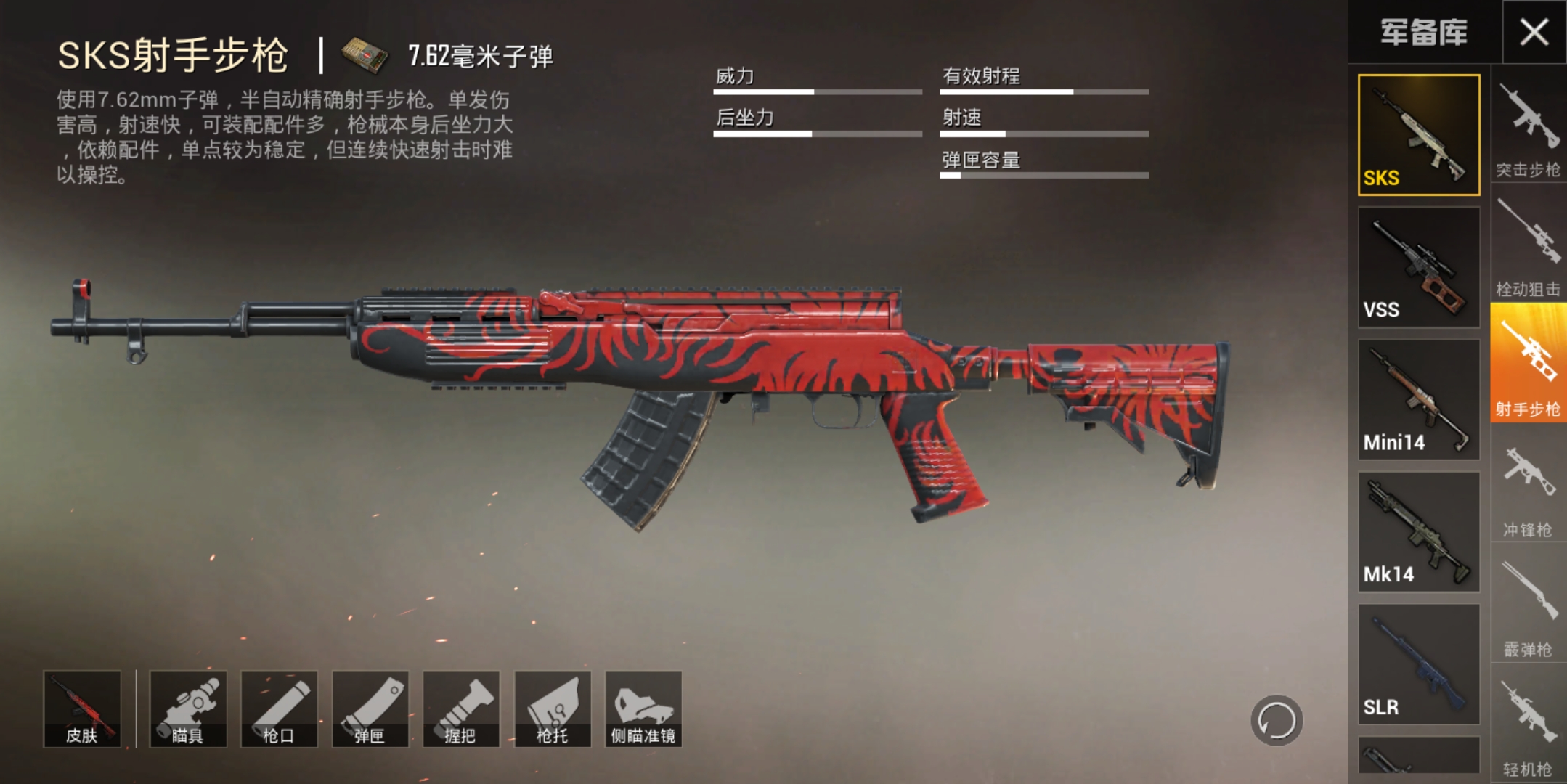Image resolution: width=1567 pixels, height=784 pixels.
Task: Switch to the 突击步枪 category tab
Action: (x=1528, y=131)
